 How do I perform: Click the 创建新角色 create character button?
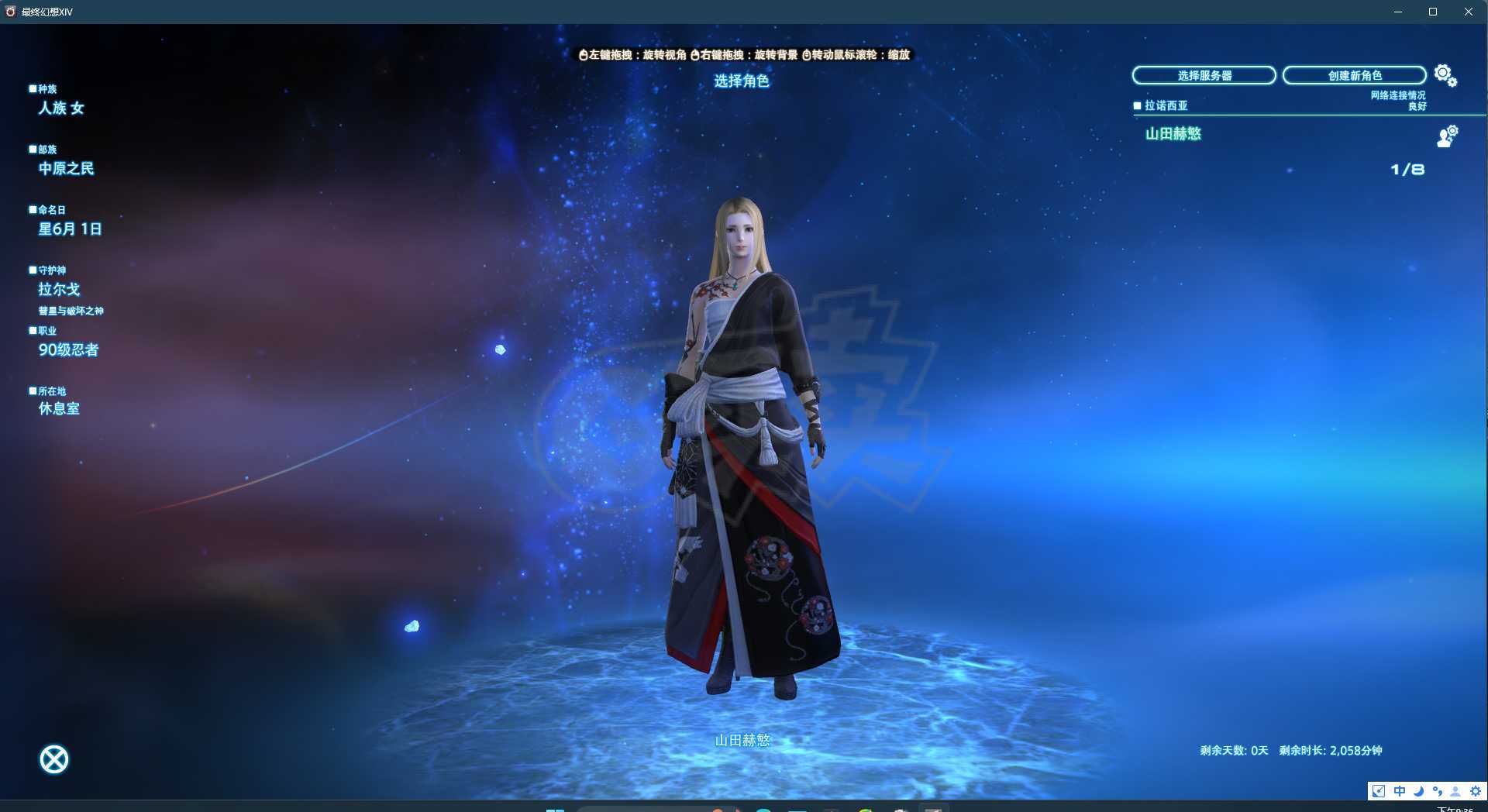pos(1355,75)
